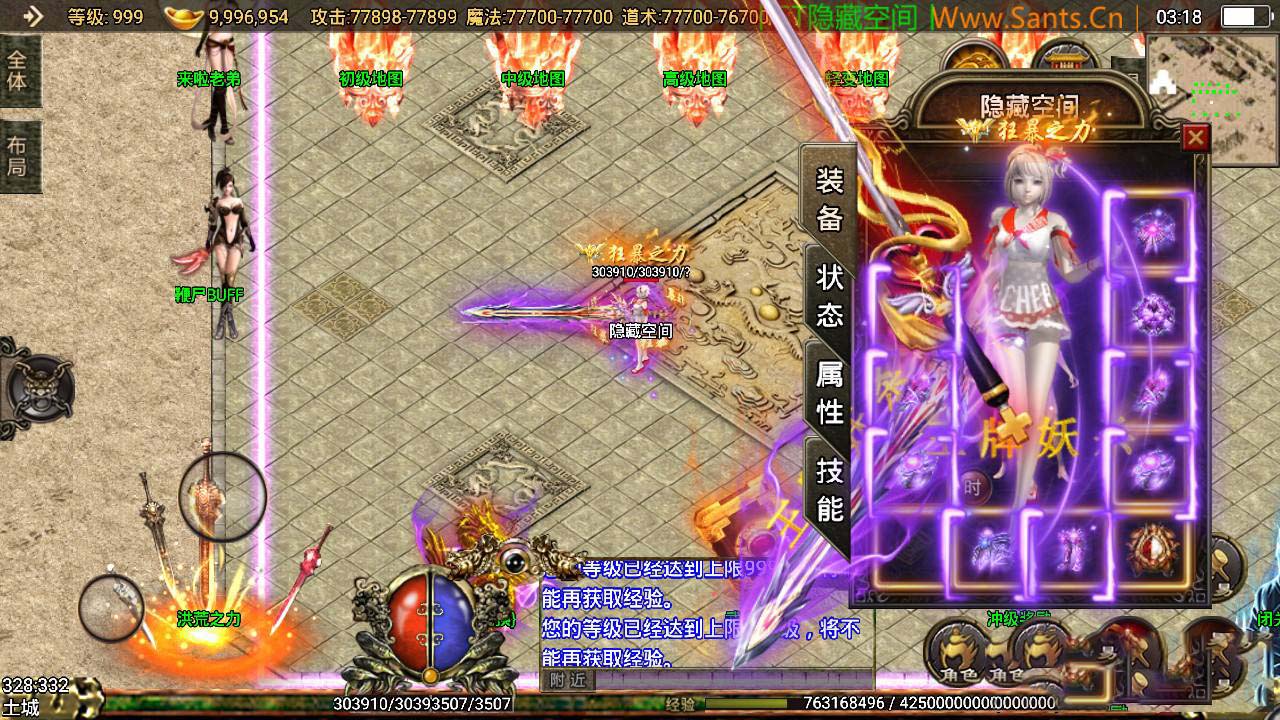Open the 布局 layout button
The width and height of the screenshot is (1280, 720).
pyautogui.click(x=18, y=156)
